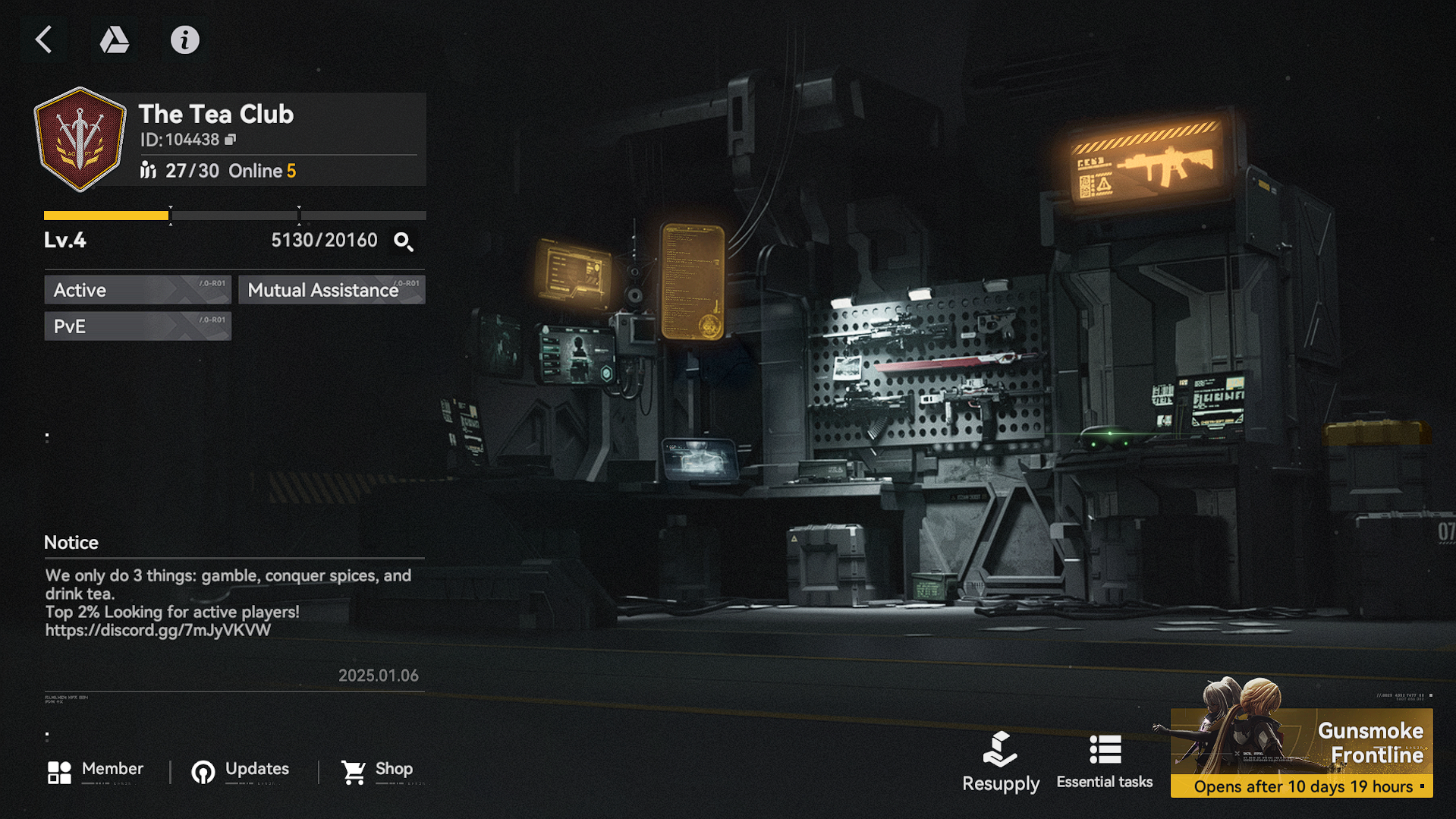Open the triangle home logo icon
The height and width of the screenshot is (819, 1456).
(114, 39)
